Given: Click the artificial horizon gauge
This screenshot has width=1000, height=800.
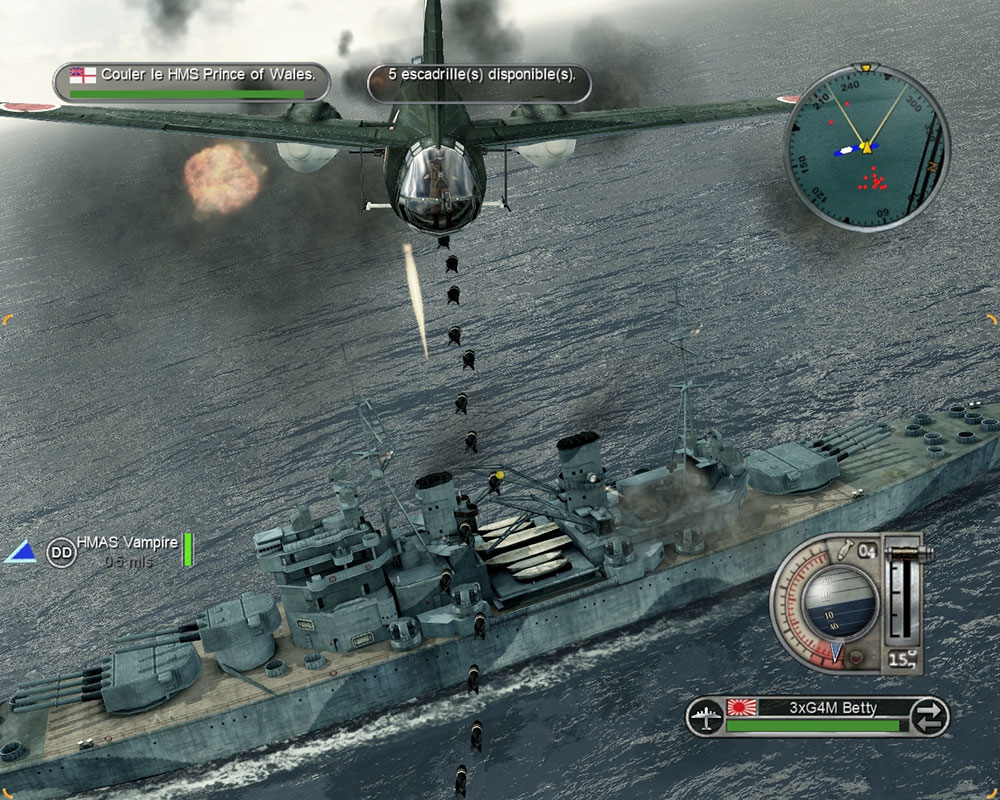Looking at the screenshot, I should (x=841, y=603).
